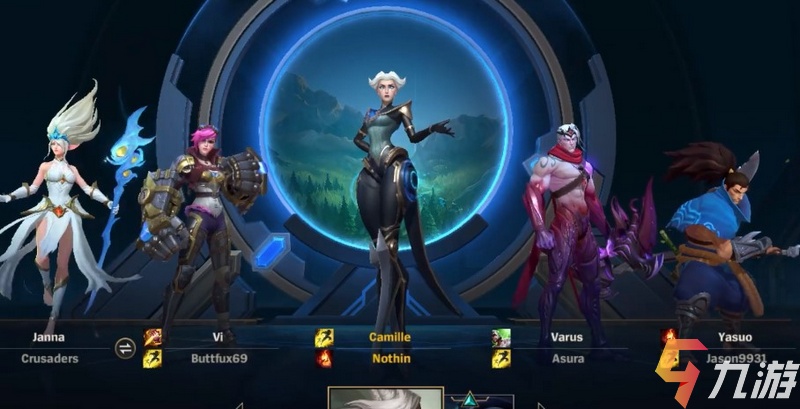Click Yasuo's Ignite flame spell icon
The image size is (800, 409).
[x=670, y=337]
